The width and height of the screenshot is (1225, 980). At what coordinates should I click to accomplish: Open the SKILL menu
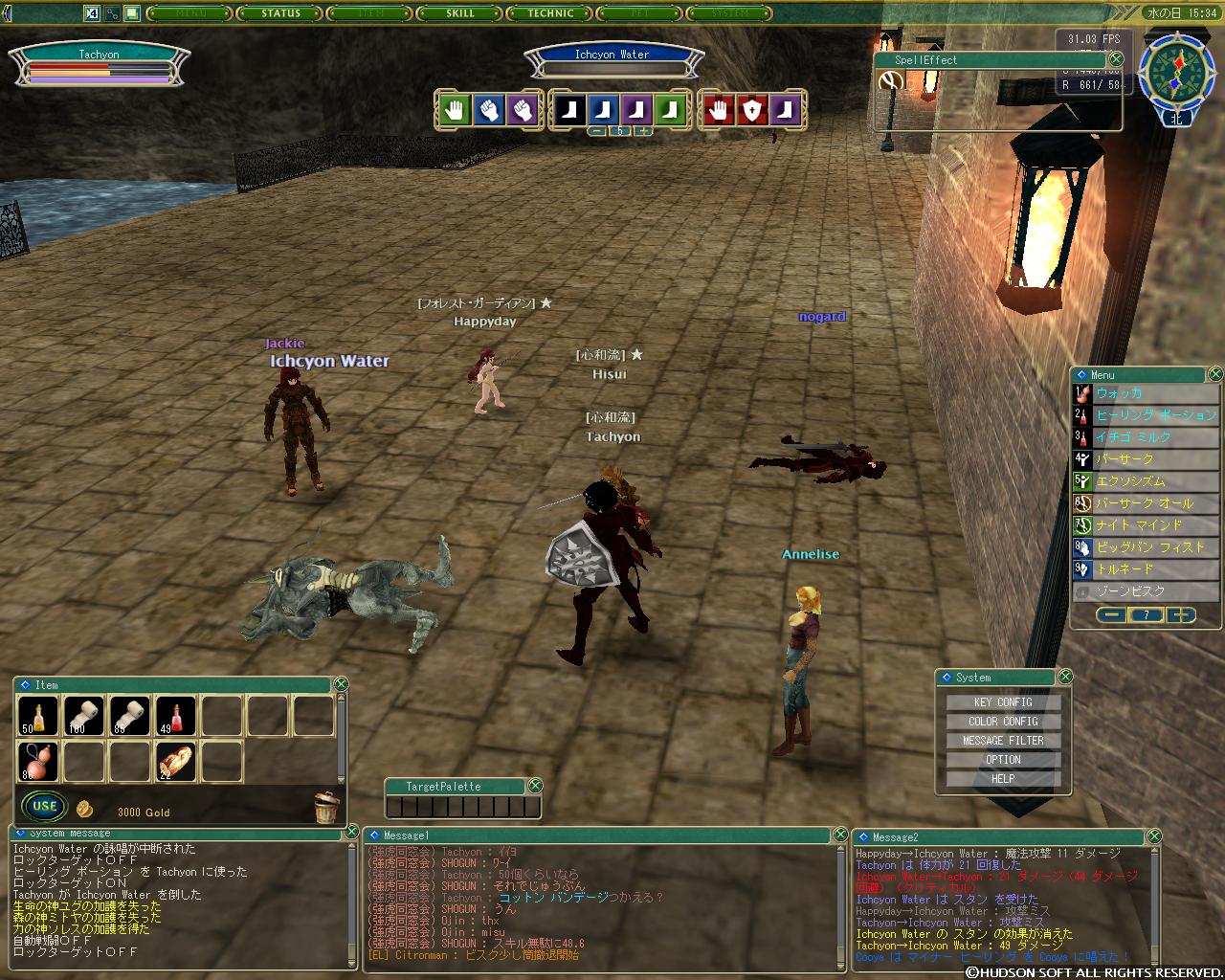460,13
